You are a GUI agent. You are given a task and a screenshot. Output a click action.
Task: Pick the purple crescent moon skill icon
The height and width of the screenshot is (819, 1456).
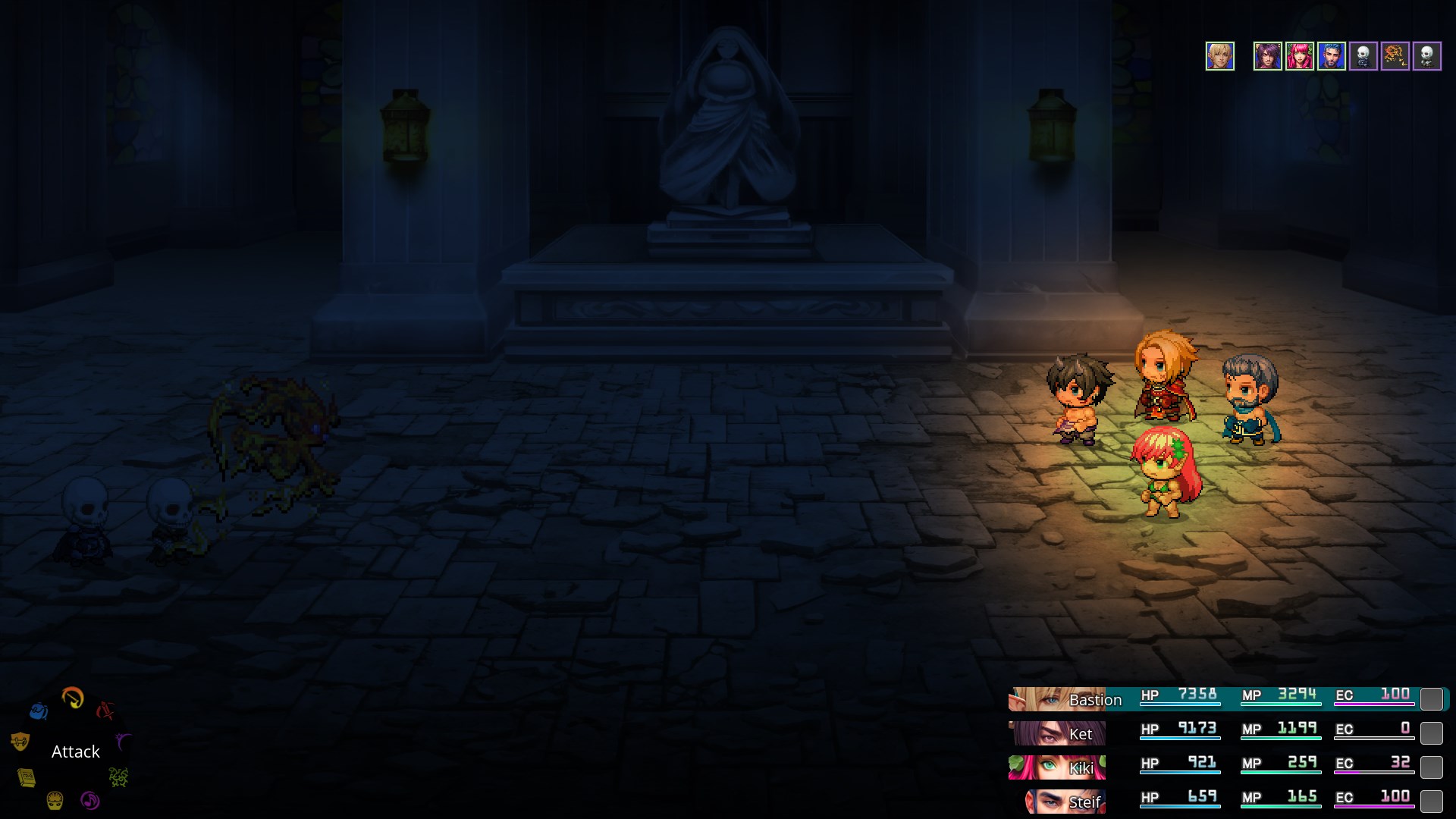(123, 740)
